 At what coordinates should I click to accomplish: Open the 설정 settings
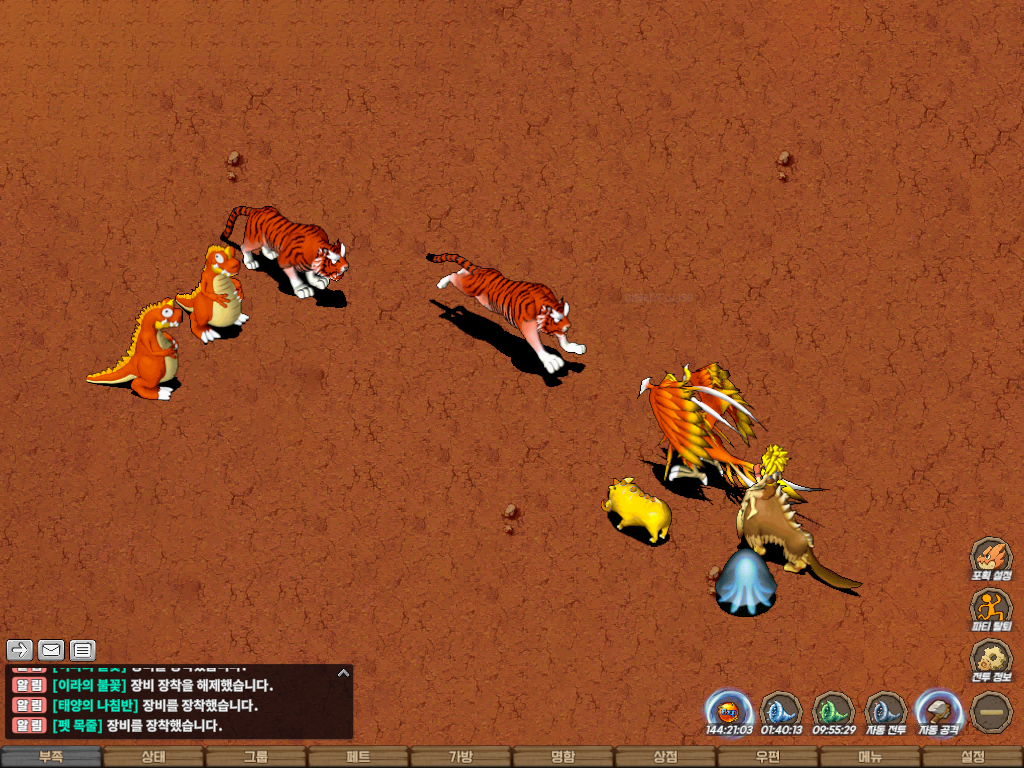(972, 757)
